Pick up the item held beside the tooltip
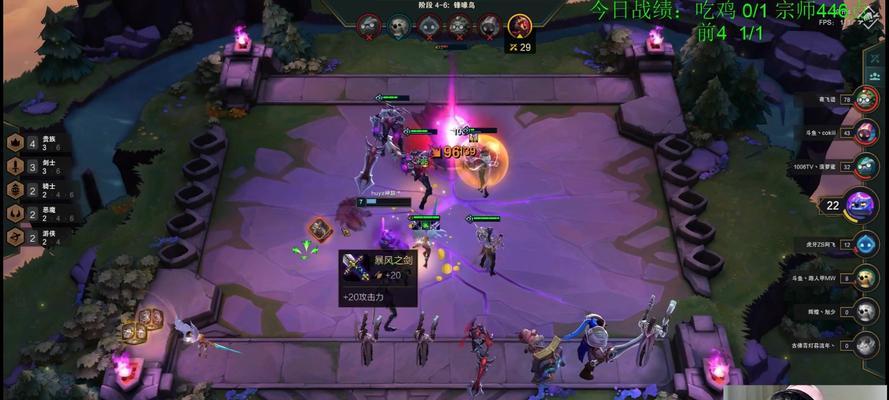 pos(319,229)
